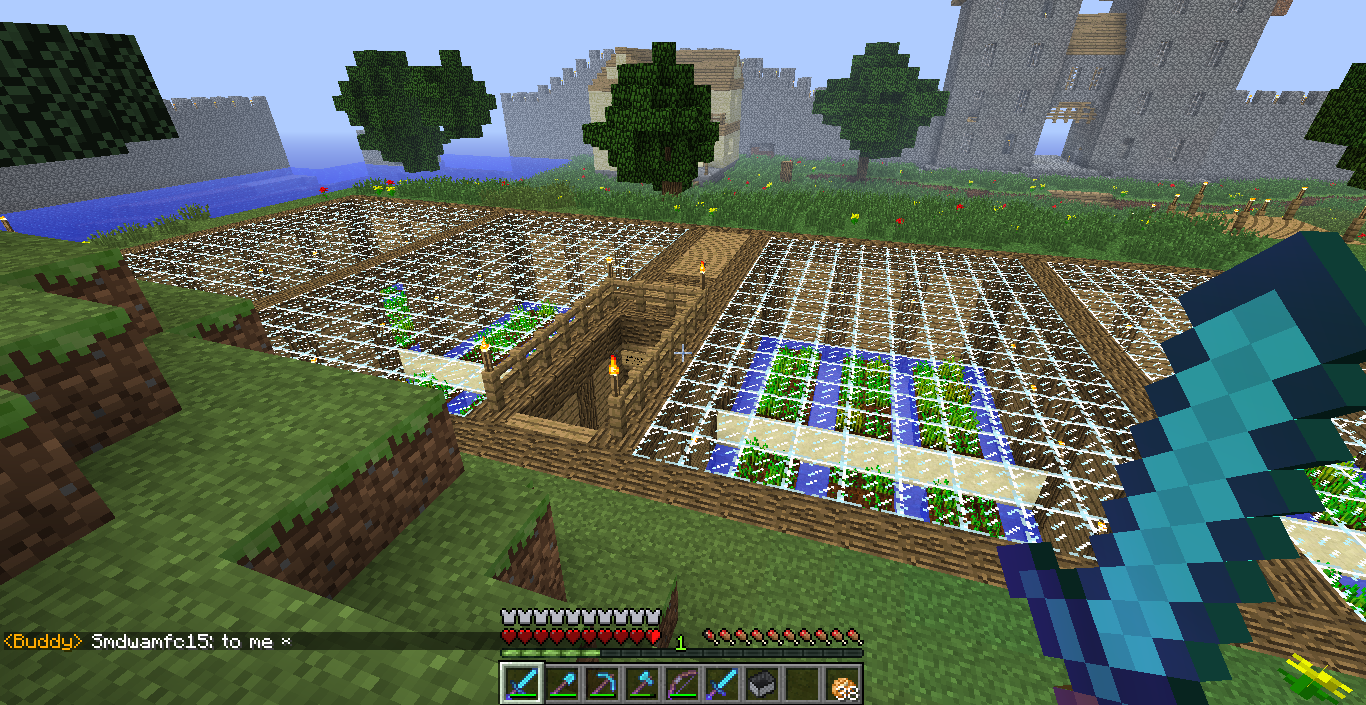This screenshot has width=1366, height=705.
Task: Choose the diamond pickaxe slot
Action: click(x=602, y=684)
